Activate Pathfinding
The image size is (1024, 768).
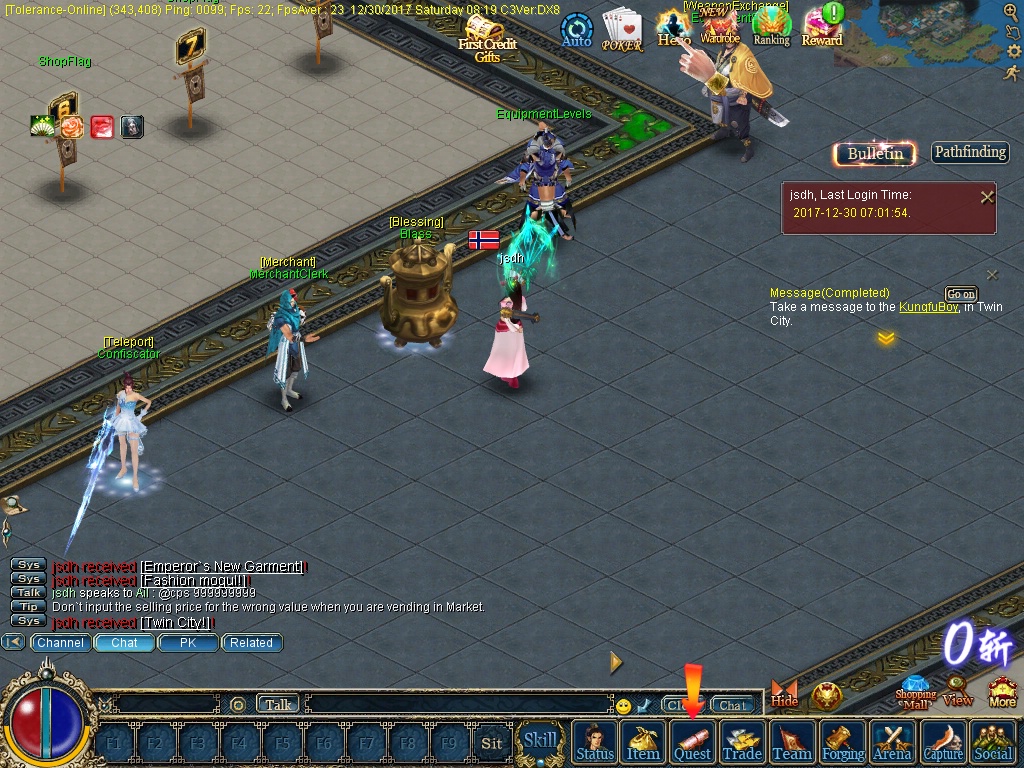click(x=970, y=152)
